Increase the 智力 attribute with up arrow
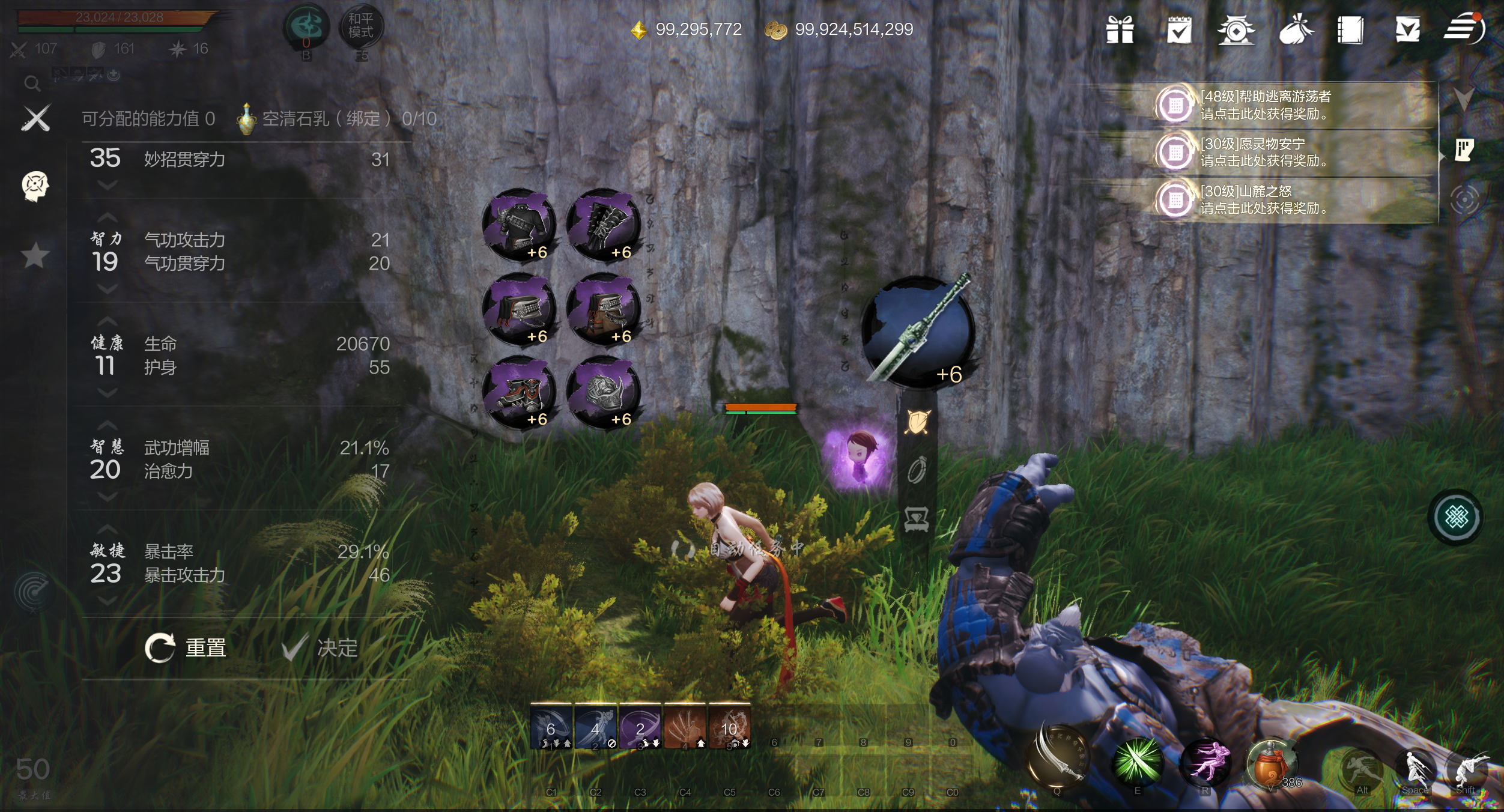 click(x=107, y=217)
